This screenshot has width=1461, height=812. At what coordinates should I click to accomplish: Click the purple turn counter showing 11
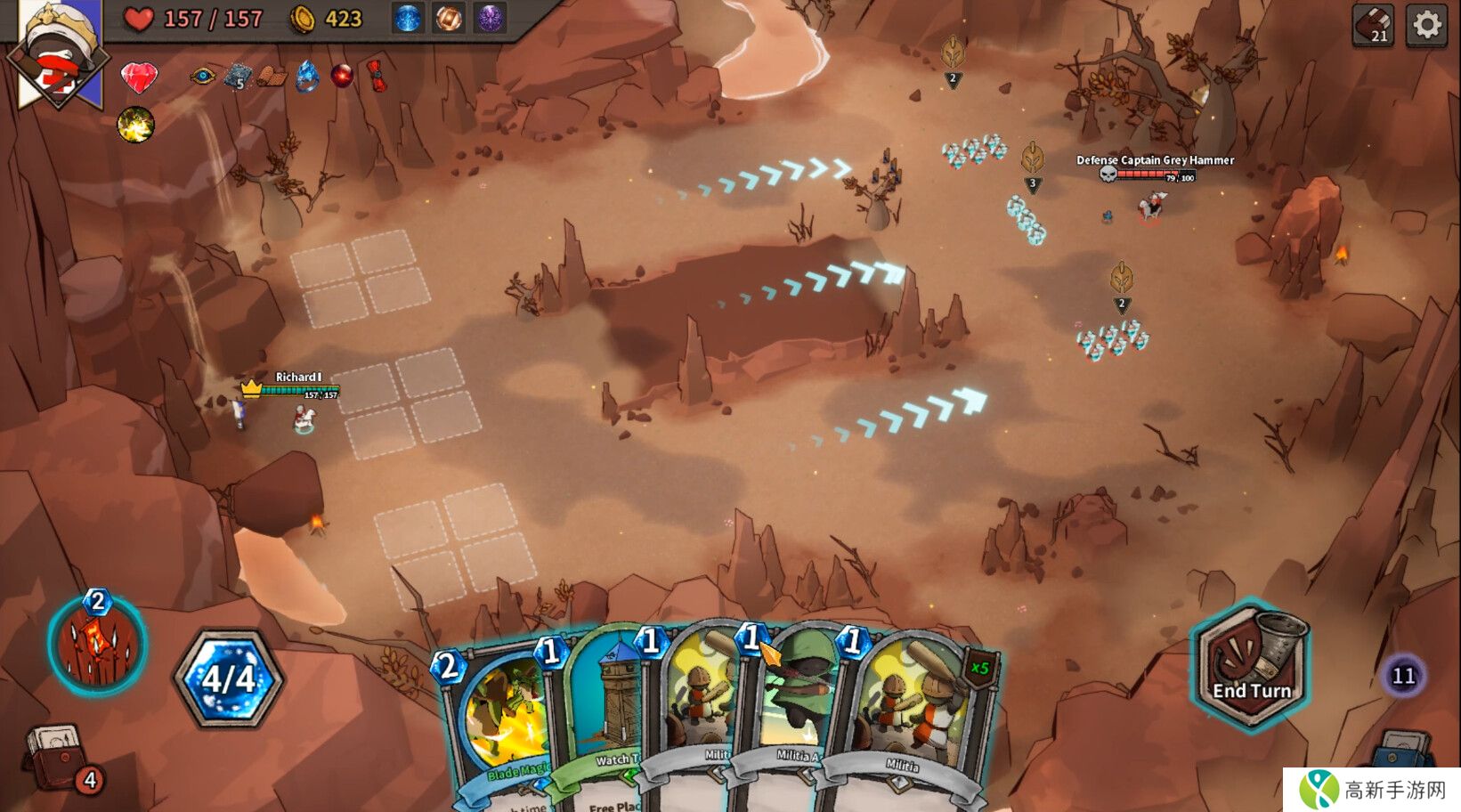[1403, 677]
